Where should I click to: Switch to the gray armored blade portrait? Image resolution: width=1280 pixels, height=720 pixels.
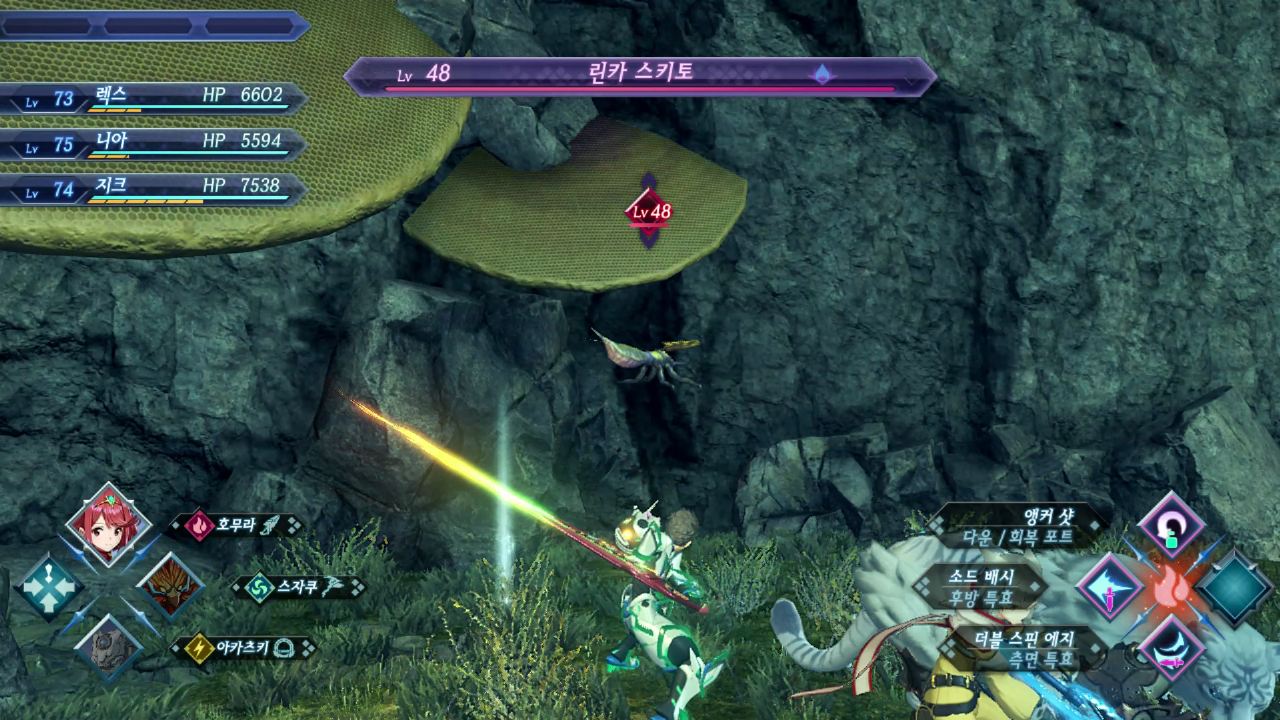click(x=108, y=647)
